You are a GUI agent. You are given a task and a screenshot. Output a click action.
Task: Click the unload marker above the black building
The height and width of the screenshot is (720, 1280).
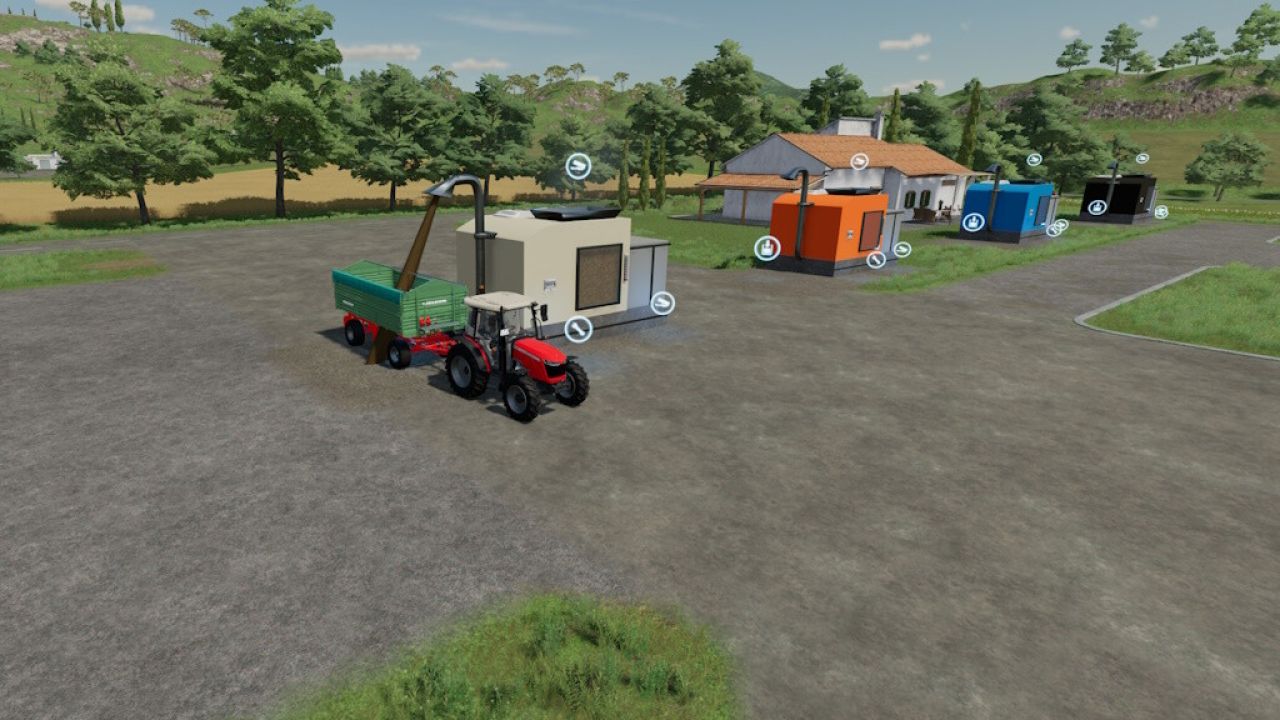click(x=1142, y=158)
